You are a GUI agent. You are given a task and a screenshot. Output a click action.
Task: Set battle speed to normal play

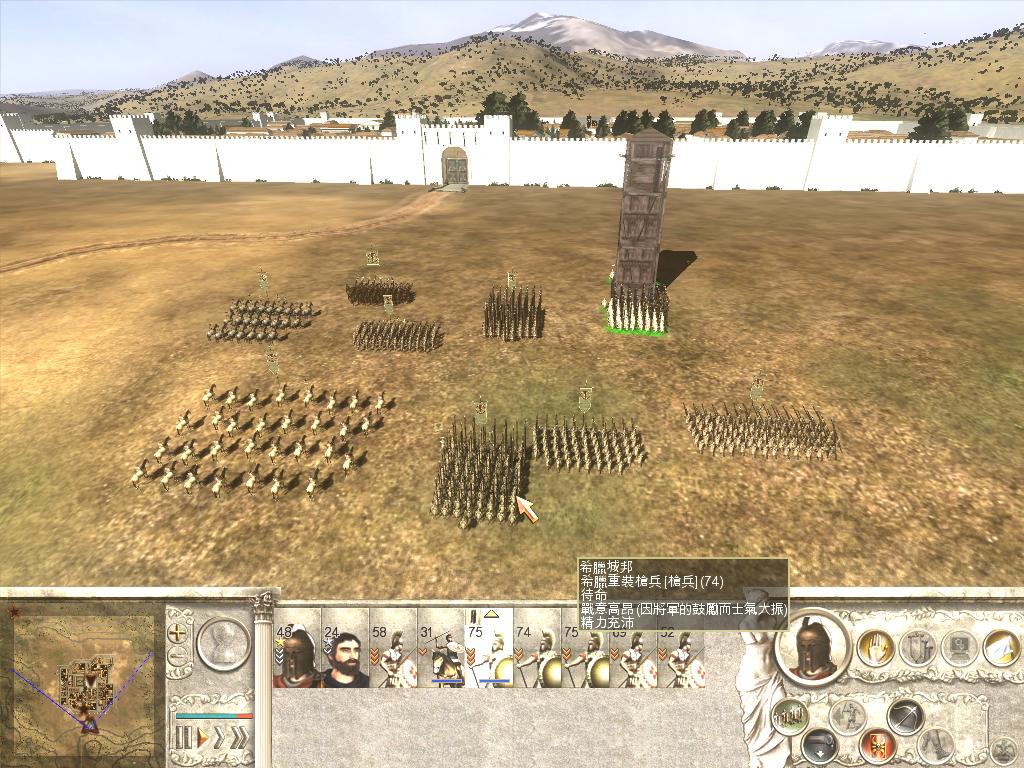(202, 738)
